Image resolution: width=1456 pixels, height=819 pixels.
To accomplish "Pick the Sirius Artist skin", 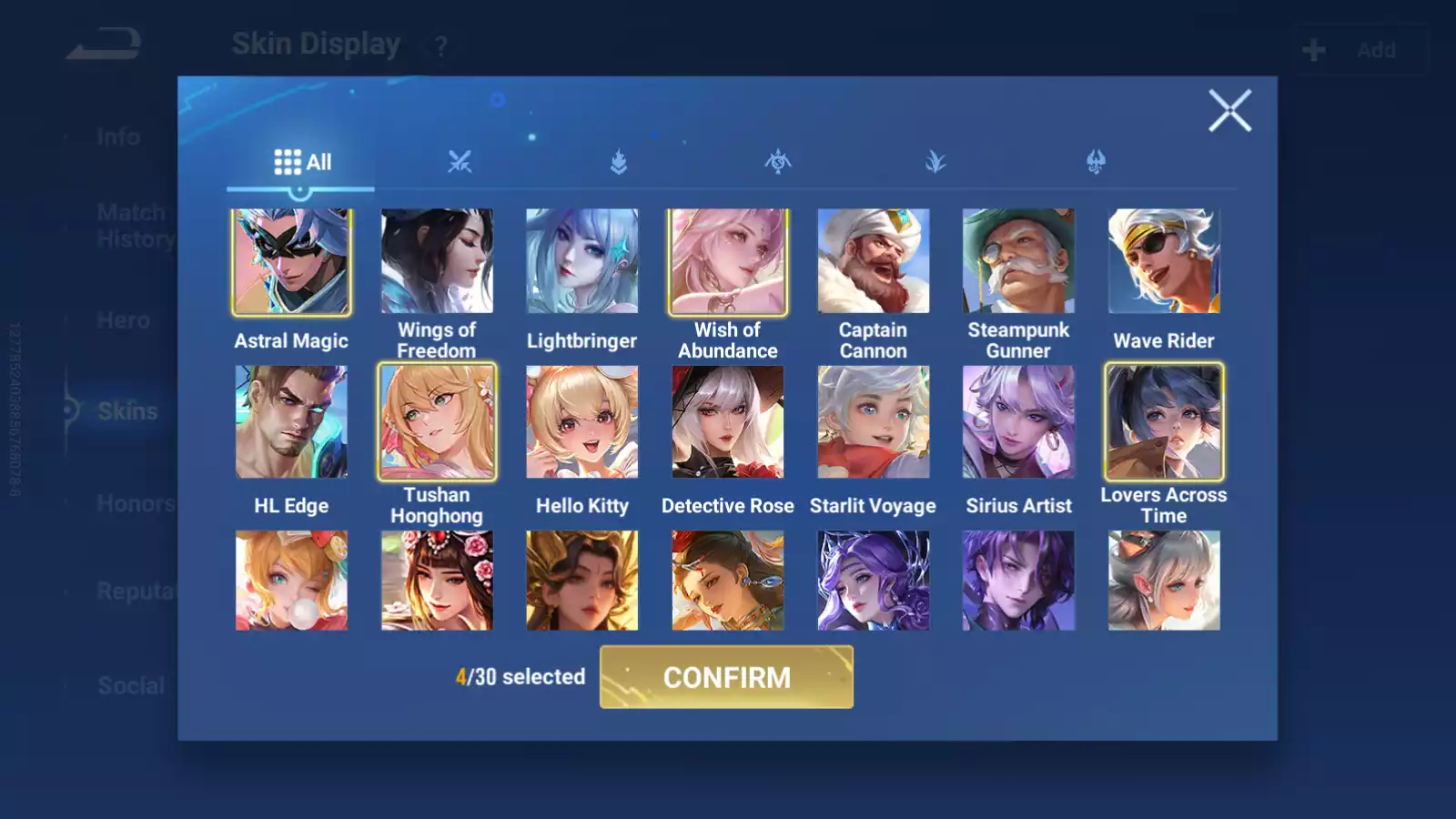I will (1018, 422).
